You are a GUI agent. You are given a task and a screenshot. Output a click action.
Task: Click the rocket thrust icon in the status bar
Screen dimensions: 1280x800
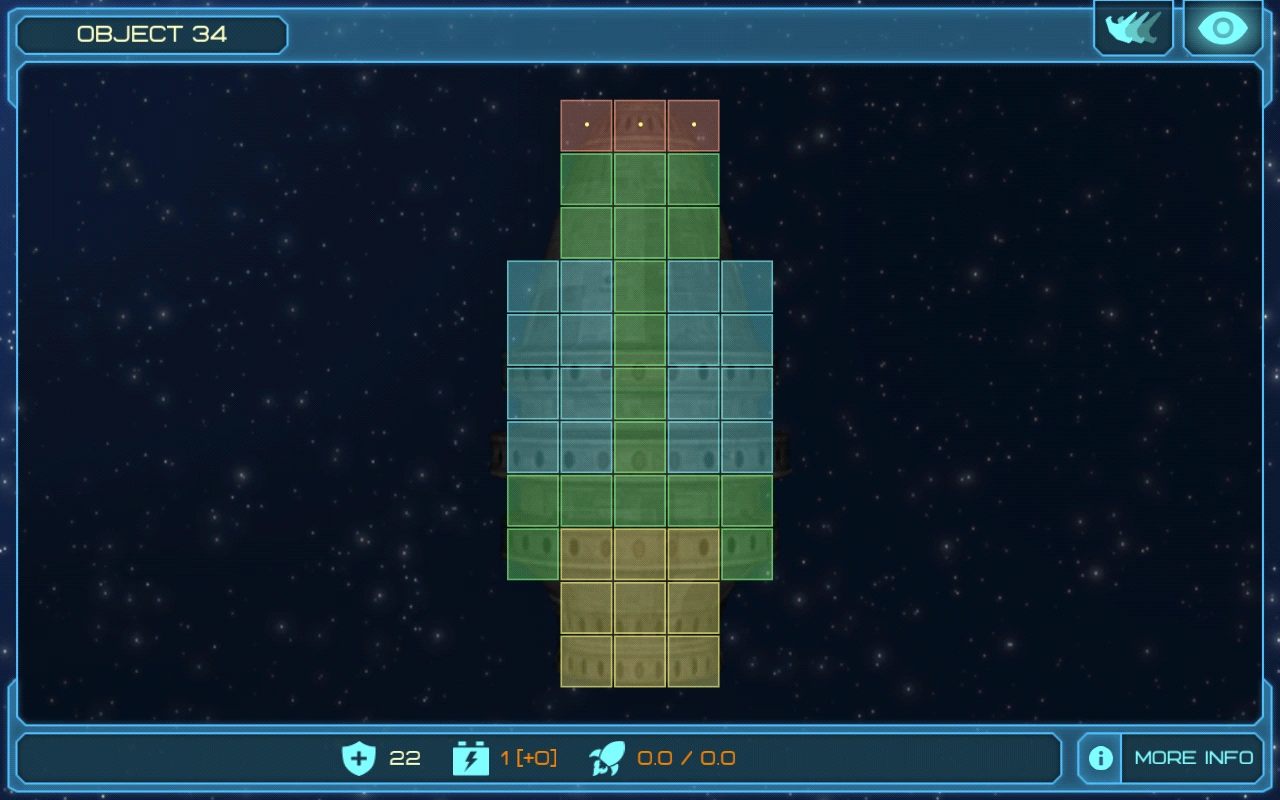604,759
